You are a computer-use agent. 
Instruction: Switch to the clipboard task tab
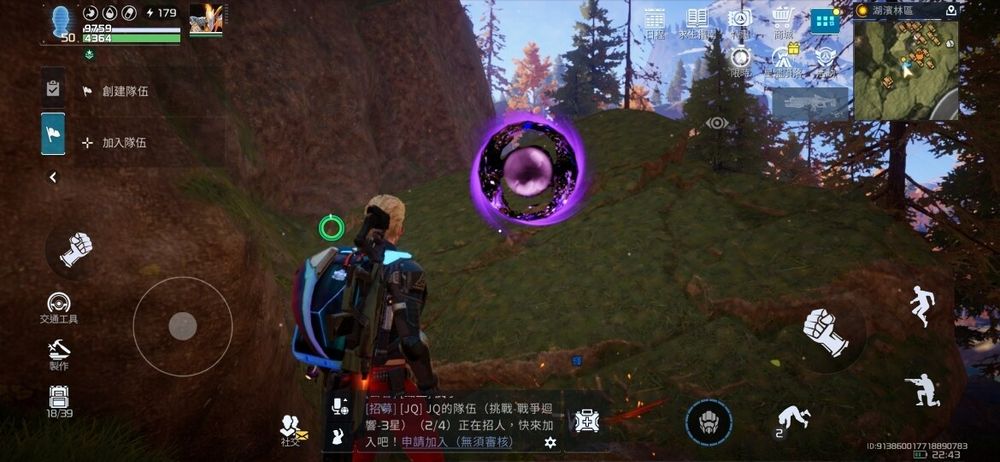coord(53,89)
